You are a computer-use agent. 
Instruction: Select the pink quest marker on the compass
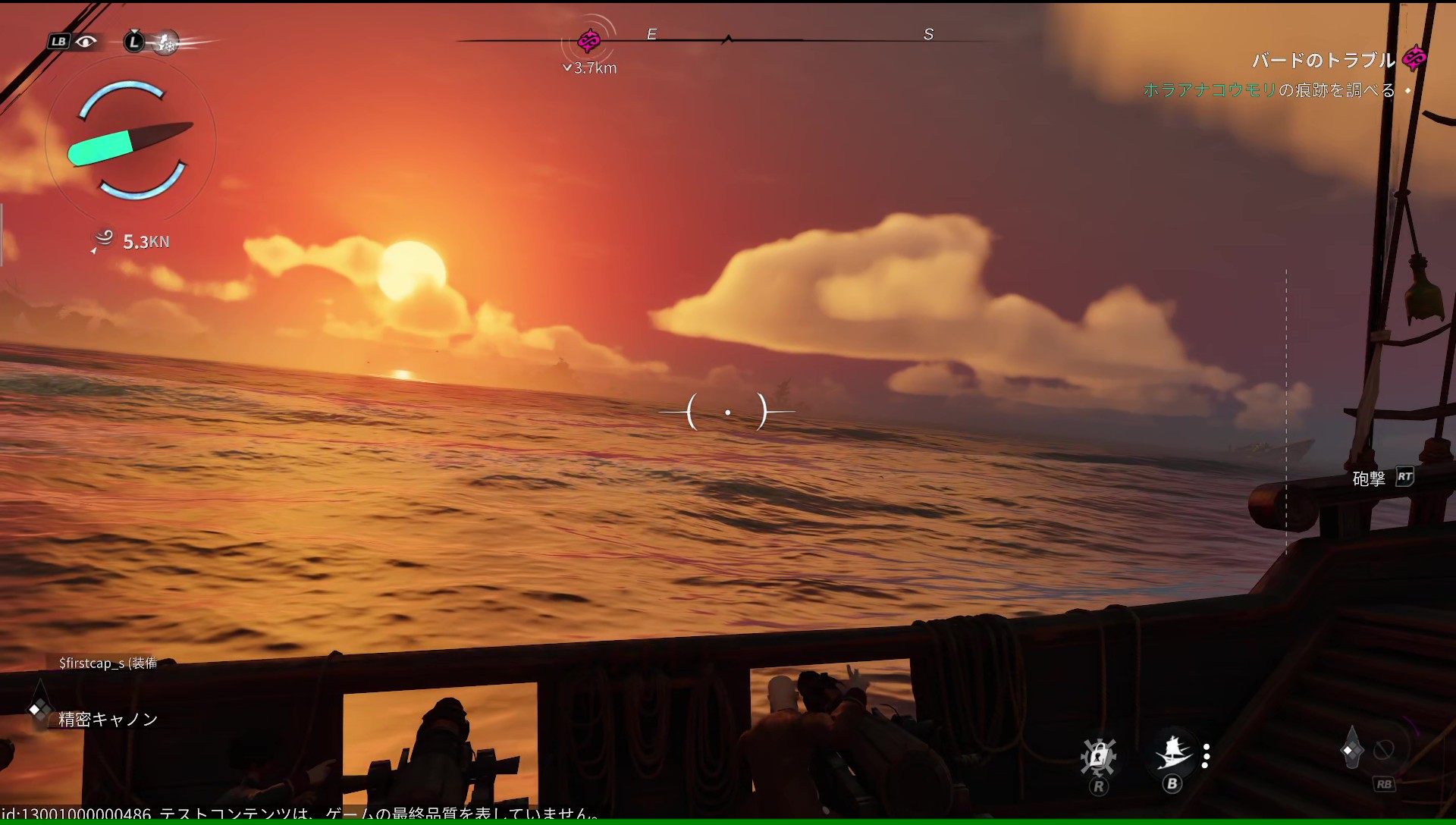pos(589,39)
